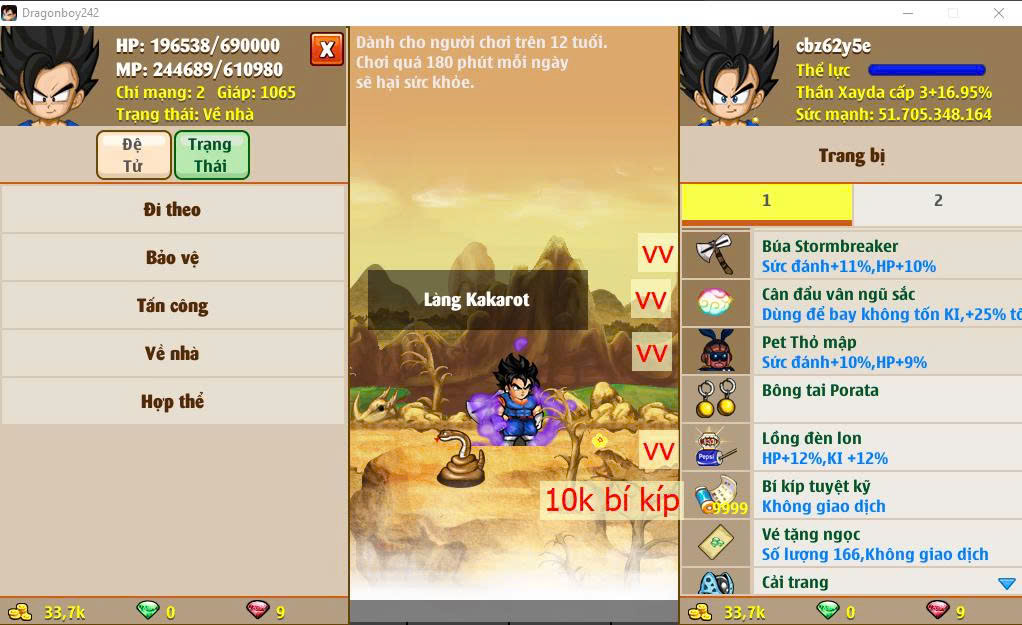The width and height of the screenshot is (1022, 625).
Task: Activate the Hợp thể fusion option
Action: tap(172, 402)
